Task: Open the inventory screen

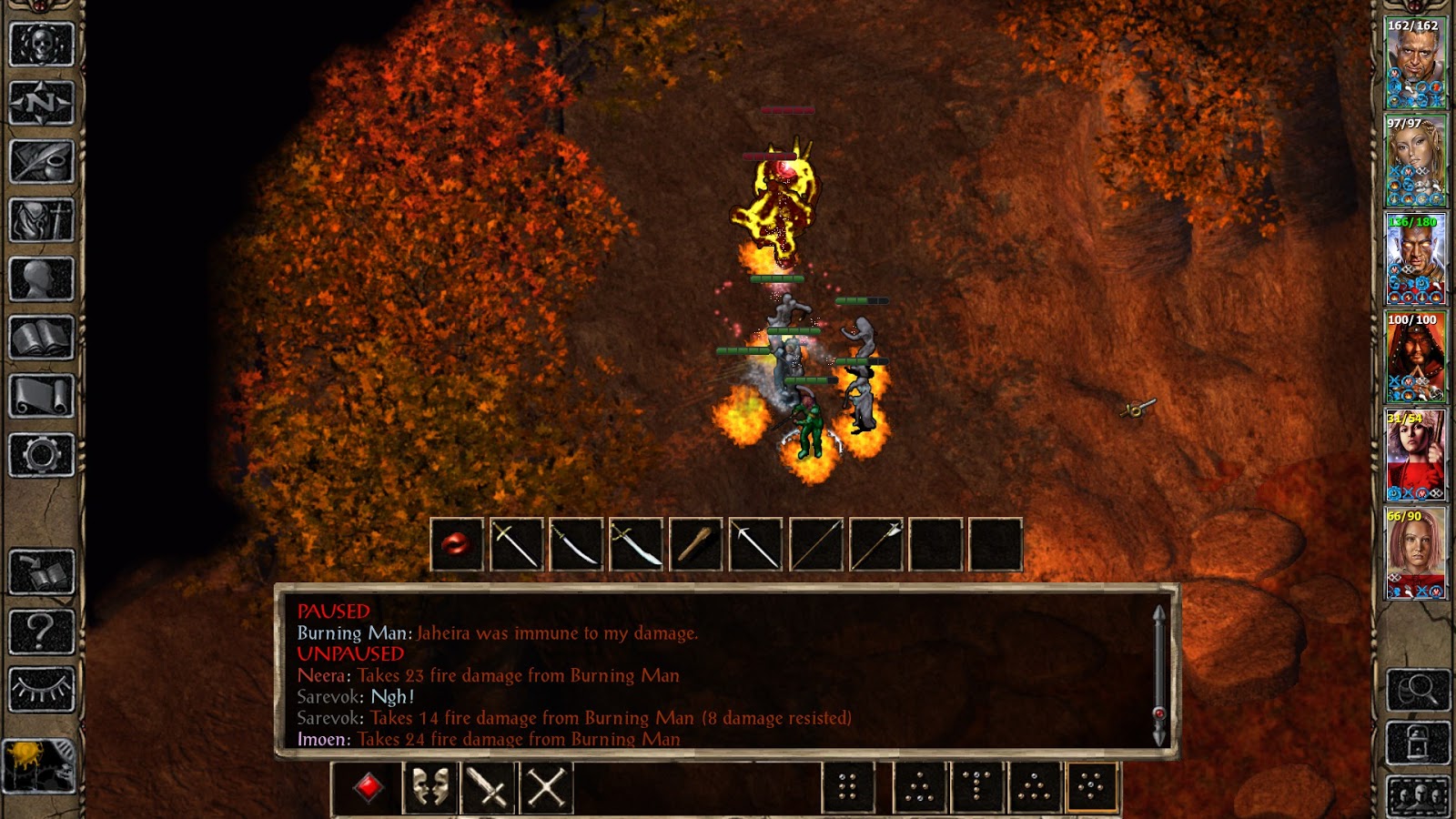Action: click(x=41, y=220)
